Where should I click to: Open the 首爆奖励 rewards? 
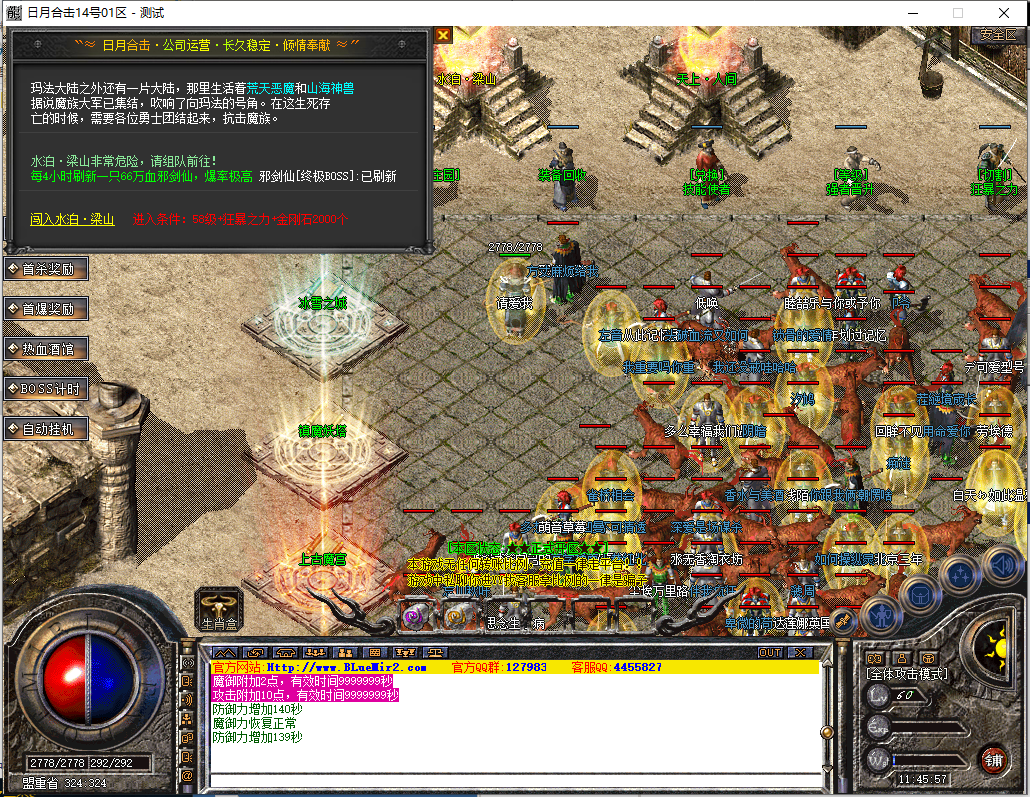point(46,309)
